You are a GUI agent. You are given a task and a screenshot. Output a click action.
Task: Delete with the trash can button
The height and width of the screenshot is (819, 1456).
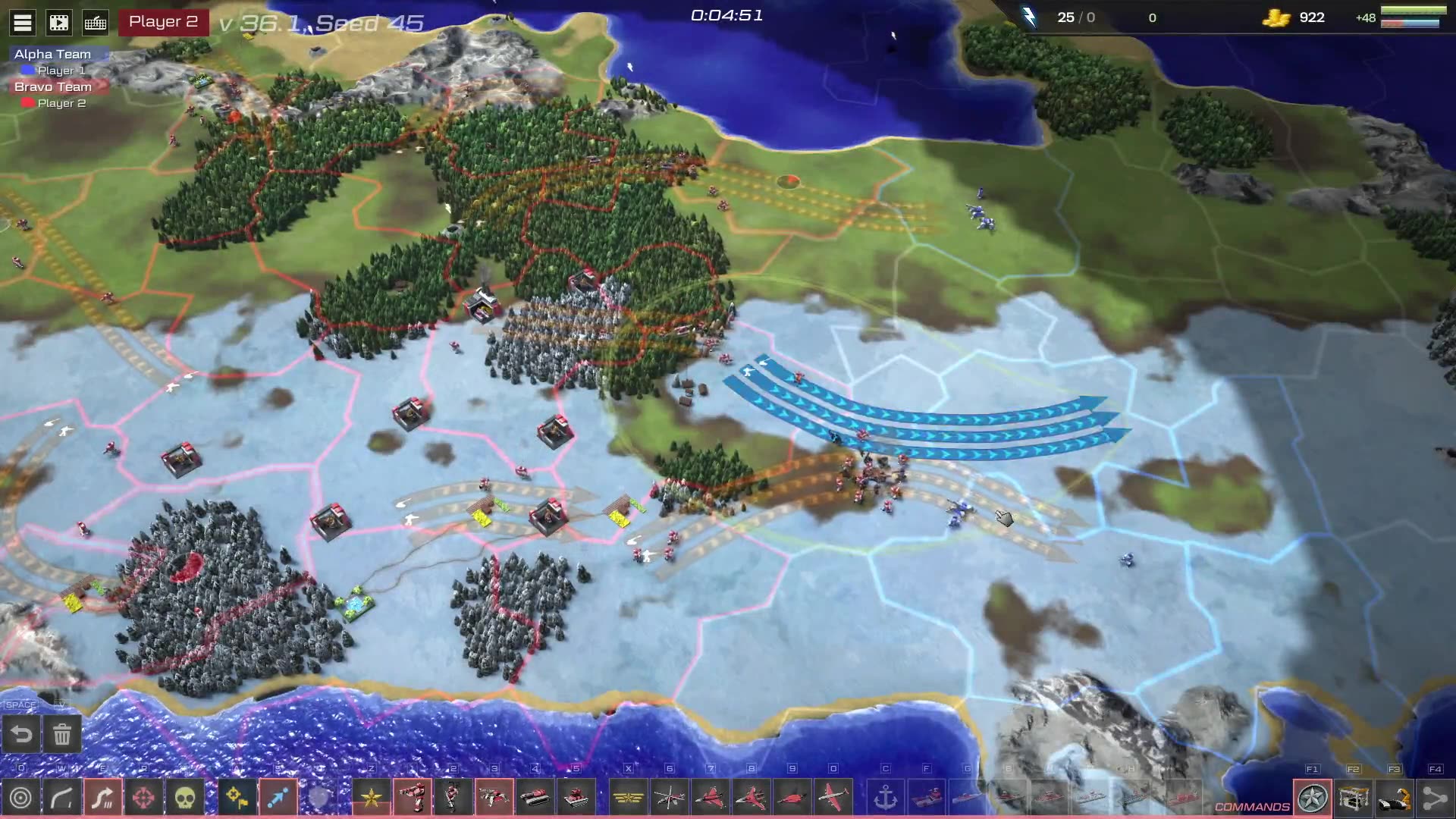click(62, 734)
